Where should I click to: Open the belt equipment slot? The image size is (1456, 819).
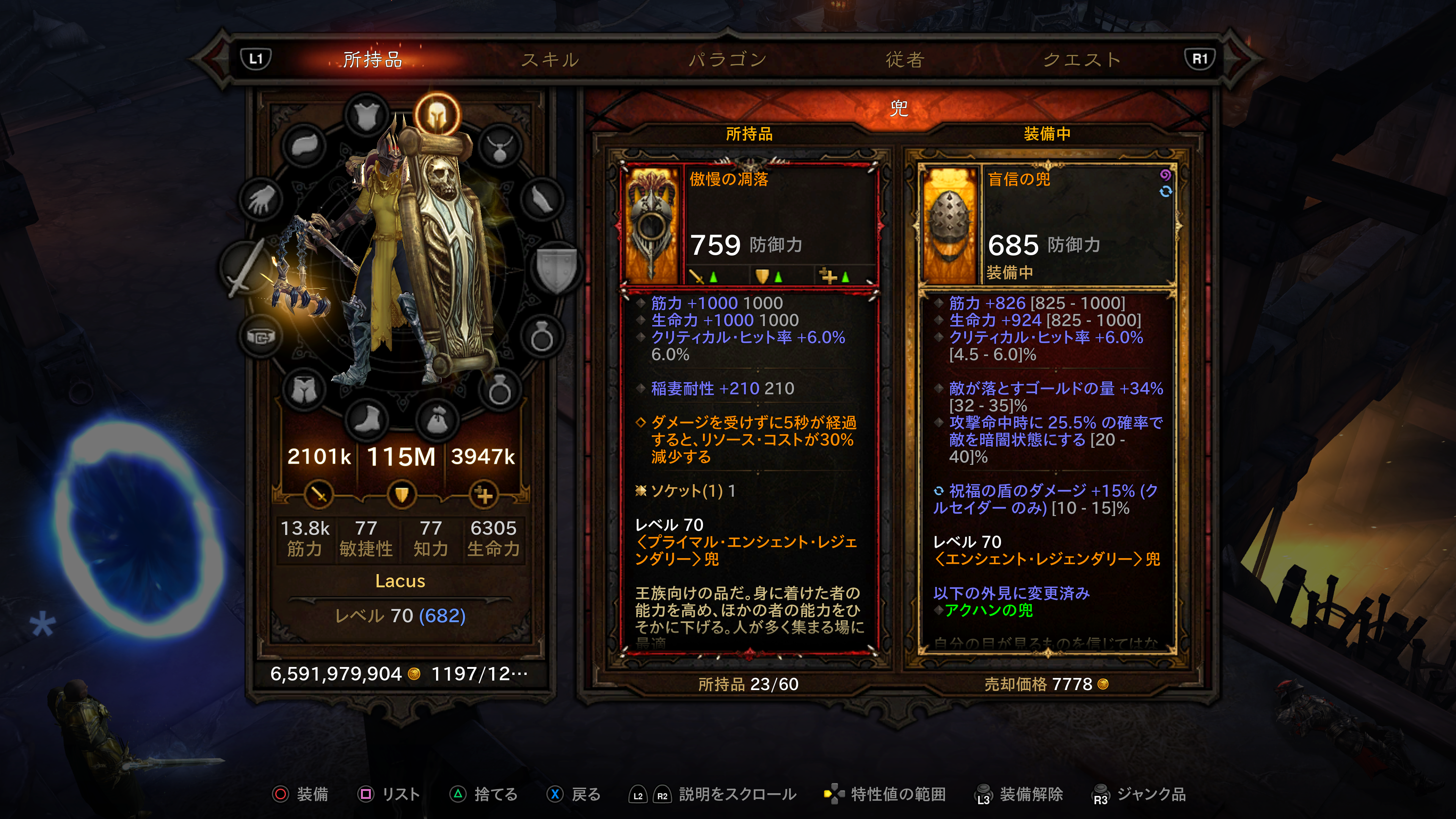(x=260, y=337)
